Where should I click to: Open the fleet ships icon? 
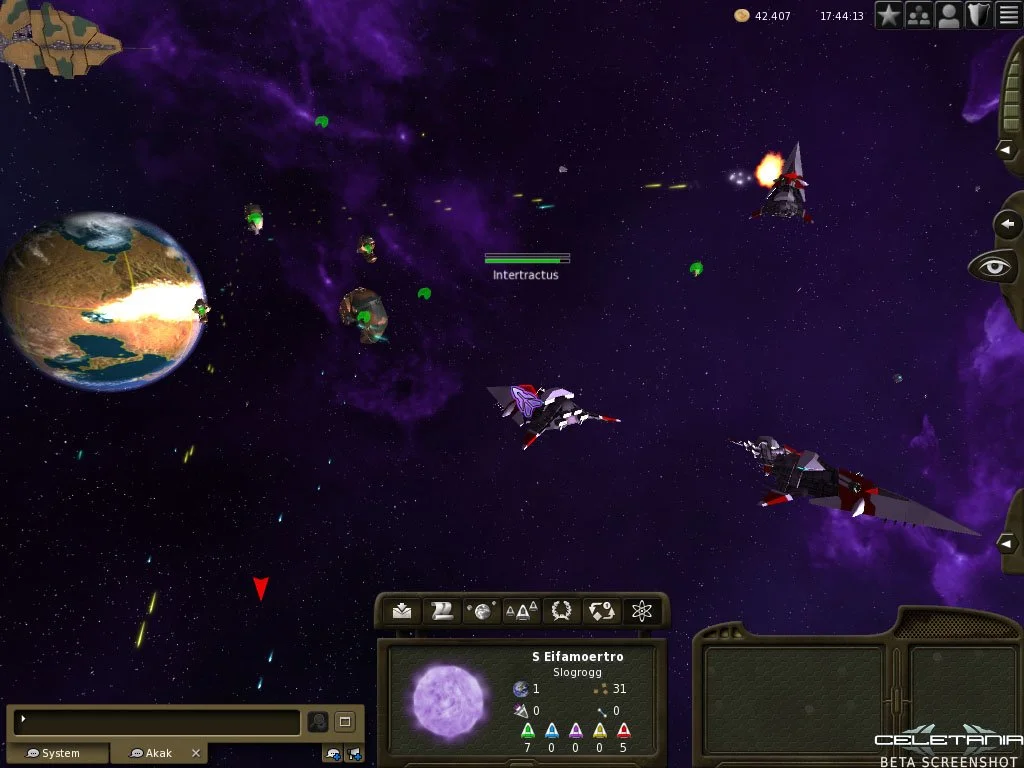(x=522, y=611)
